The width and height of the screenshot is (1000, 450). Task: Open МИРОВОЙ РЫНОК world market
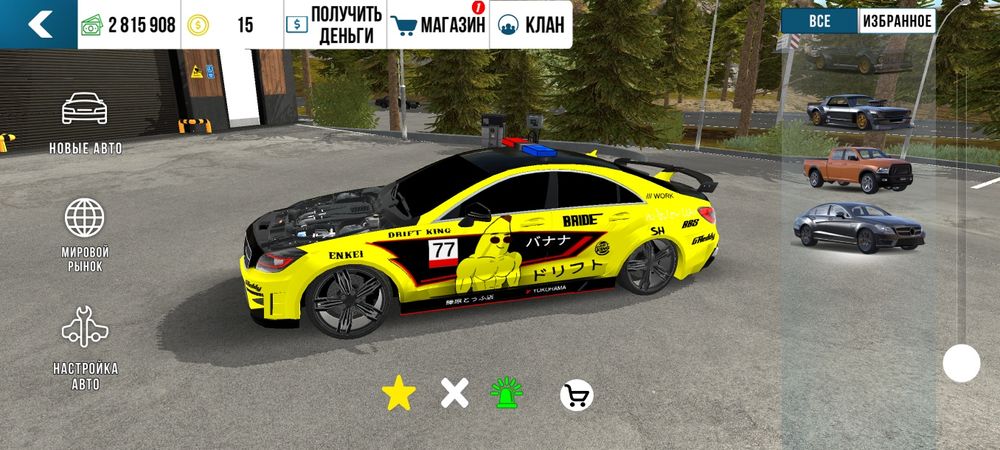[x=85, y=234]
